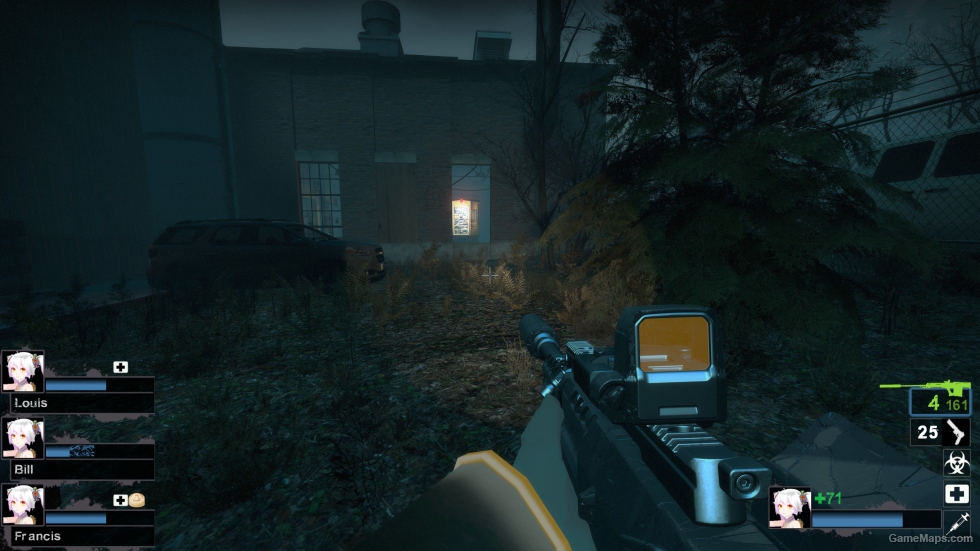Click your own character portrait
The width and height of the screenshot is (980, 551).
click(789, 507)
